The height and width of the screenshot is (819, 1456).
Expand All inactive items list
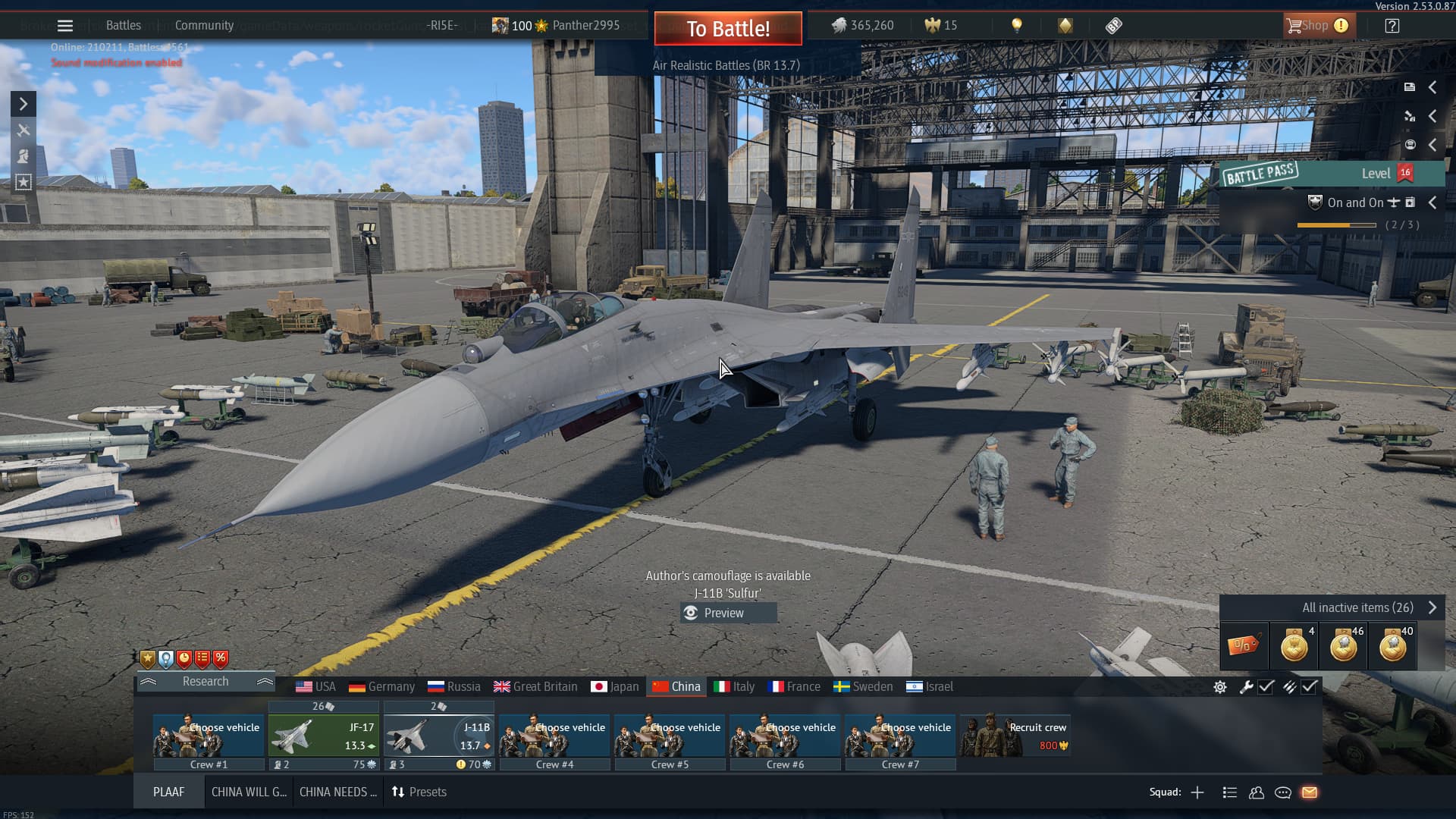(1367, 607)
